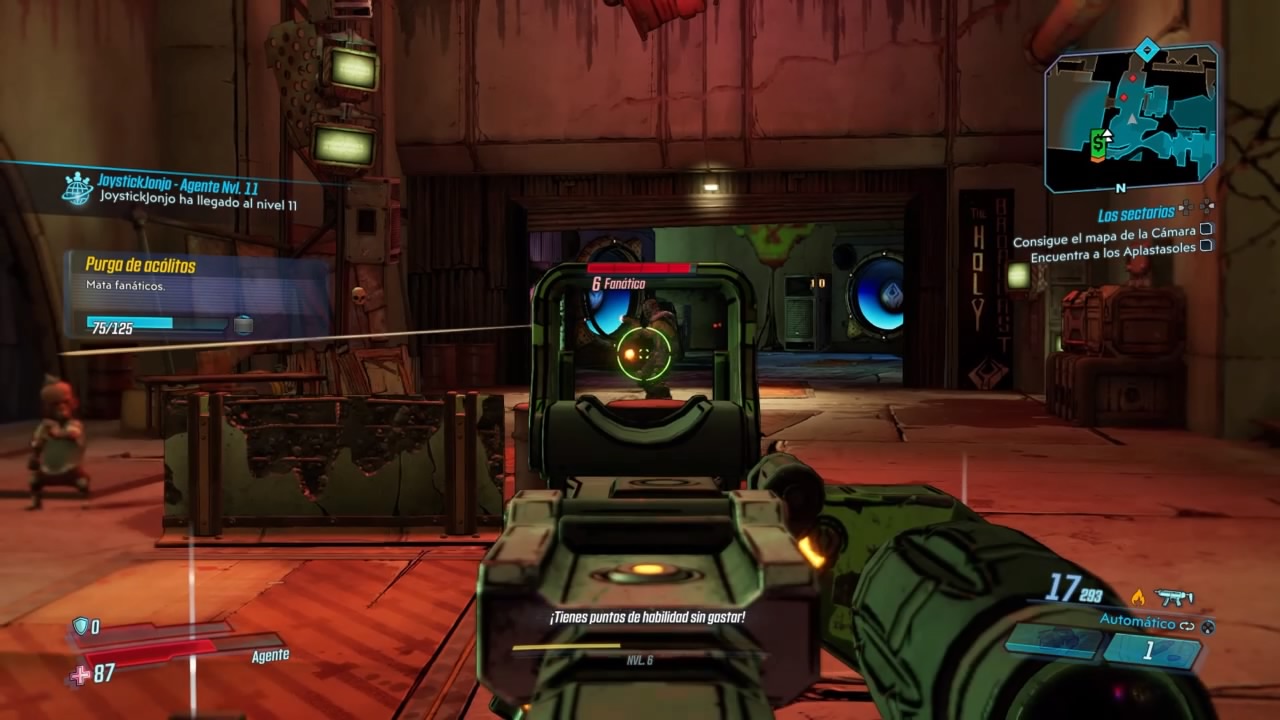
Task: Click the fire element weapon icon
Action: pos(1137,597)
